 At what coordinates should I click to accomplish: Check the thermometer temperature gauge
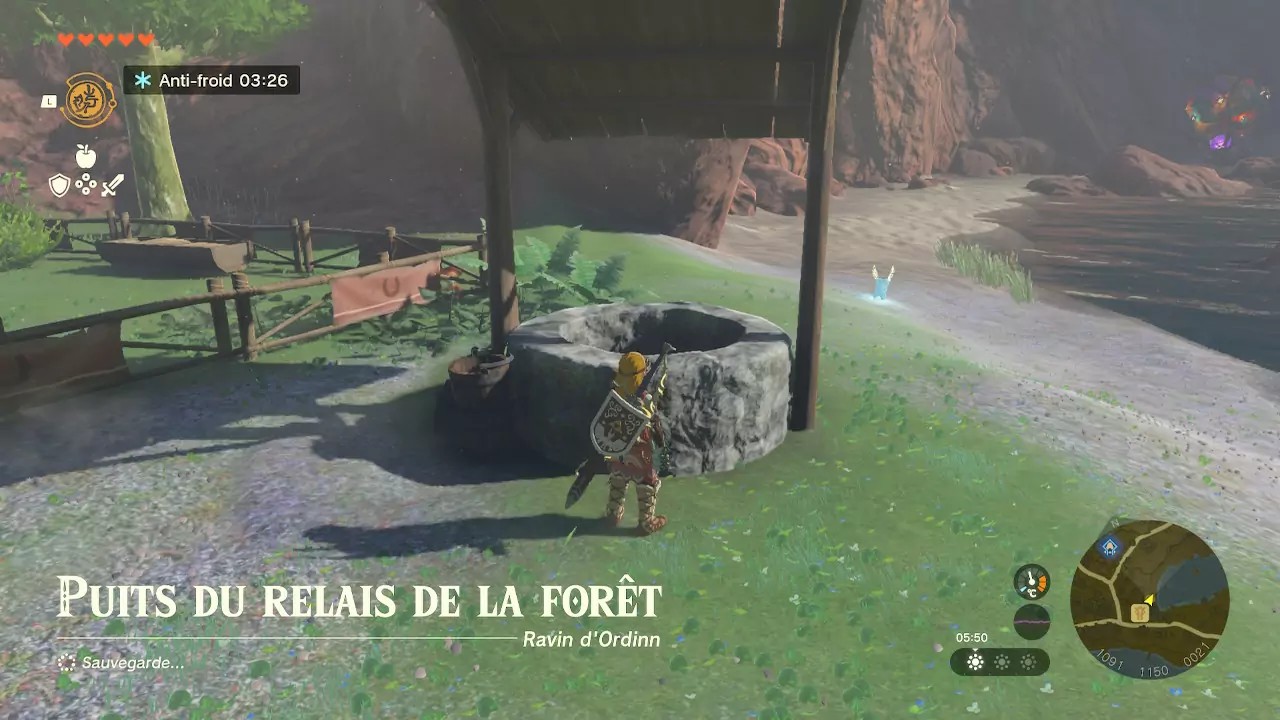tap(1031, 582)
